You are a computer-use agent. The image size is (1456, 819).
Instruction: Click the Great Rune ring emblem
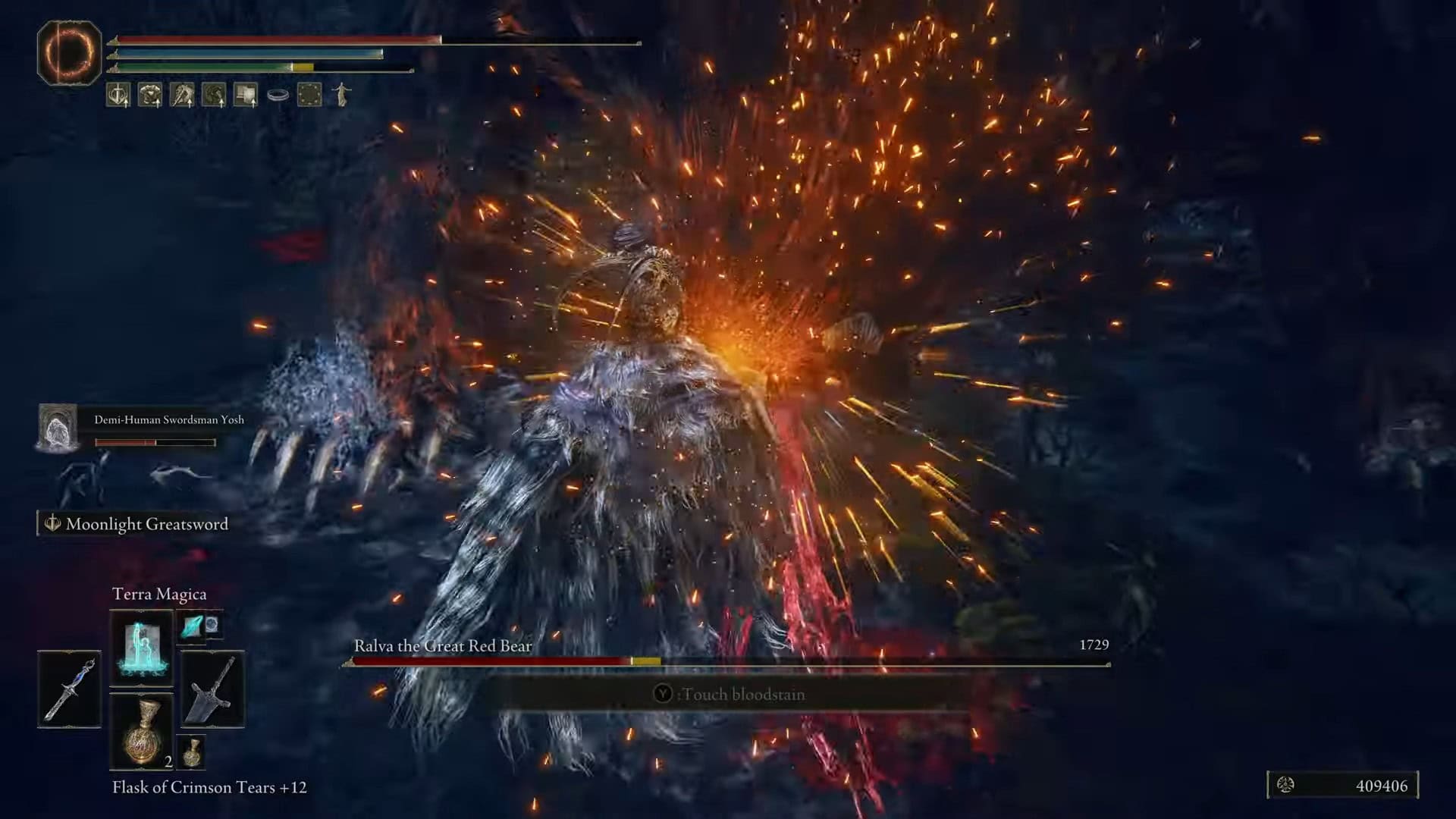point(69,52)
